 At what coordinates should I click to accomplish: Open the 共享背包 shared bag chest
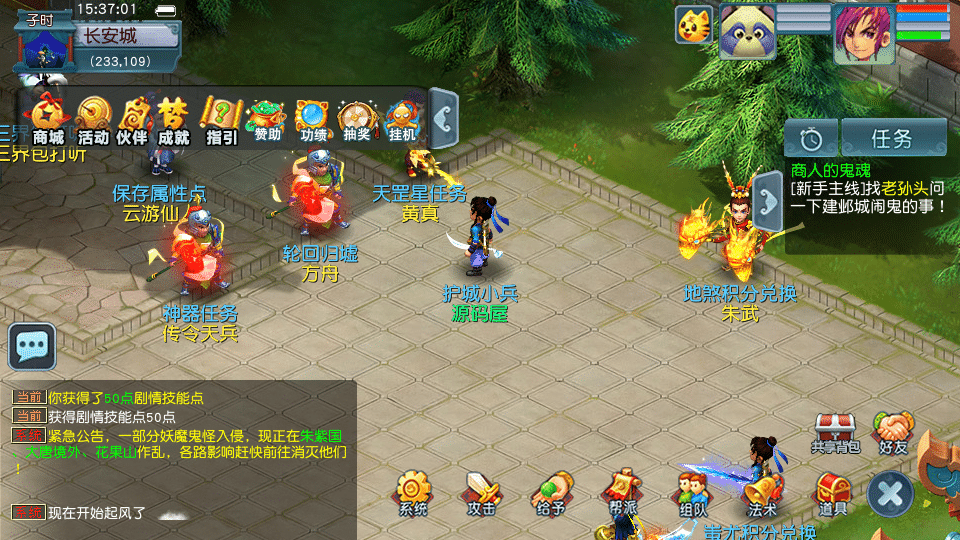[x=835, y=432]
